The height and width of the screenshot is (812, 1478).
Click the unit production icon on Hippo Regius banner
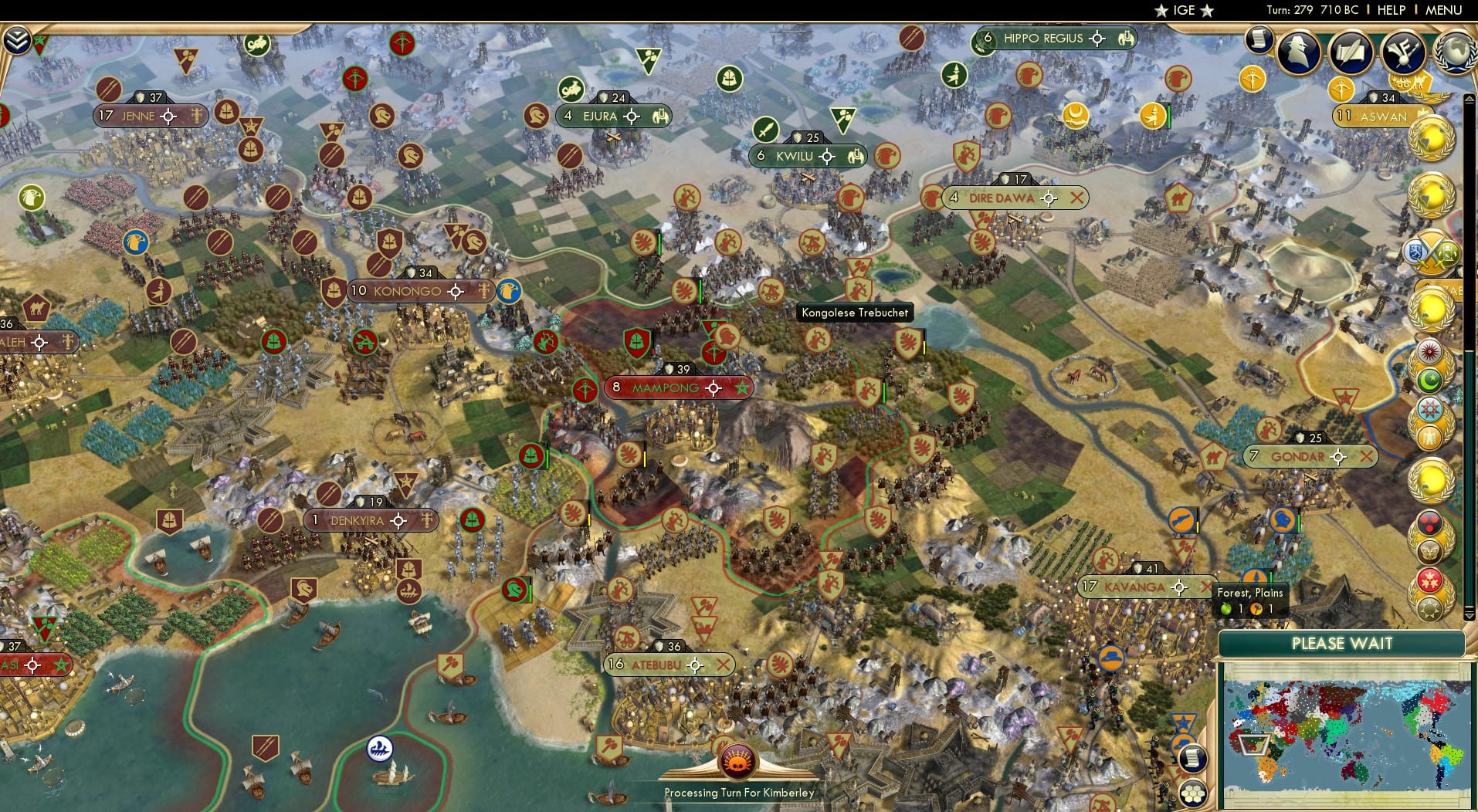[x=1127, y=37]
